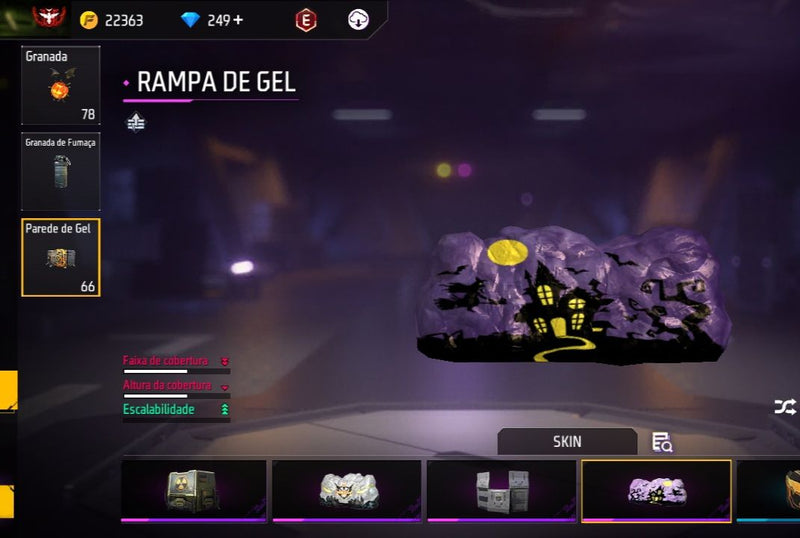800x538 pixels.
Task: Choose the white tiger rock gel skin
Action: tap(349, 490)
